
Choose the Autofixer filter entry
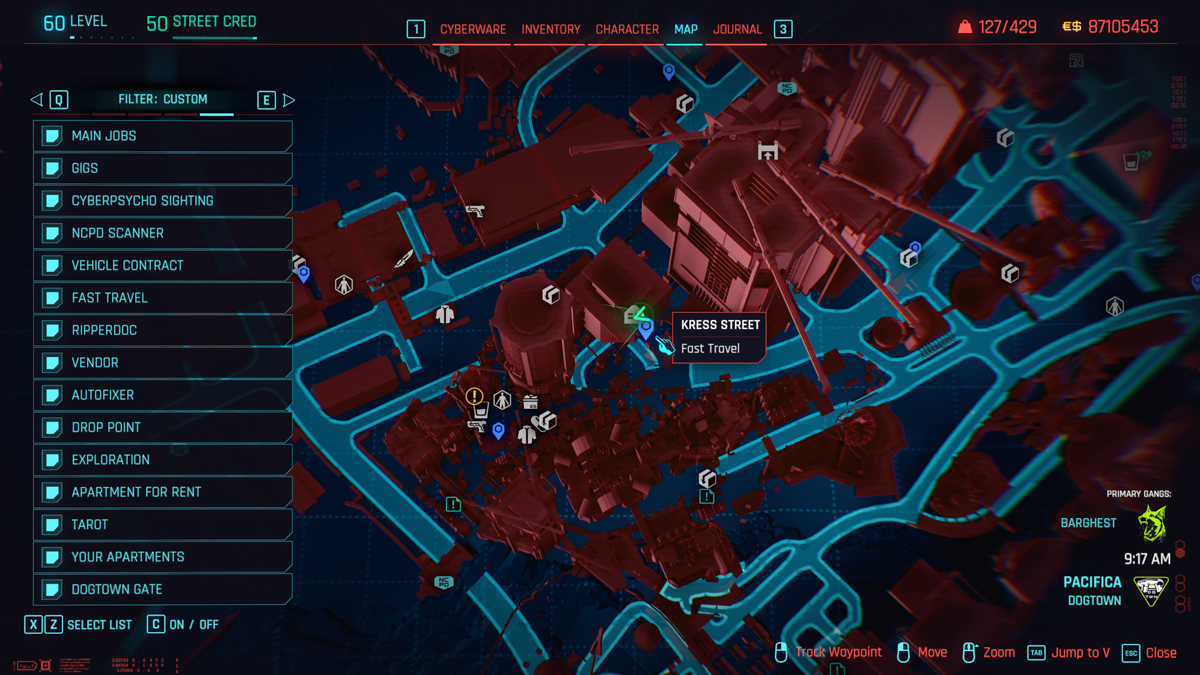163,395
